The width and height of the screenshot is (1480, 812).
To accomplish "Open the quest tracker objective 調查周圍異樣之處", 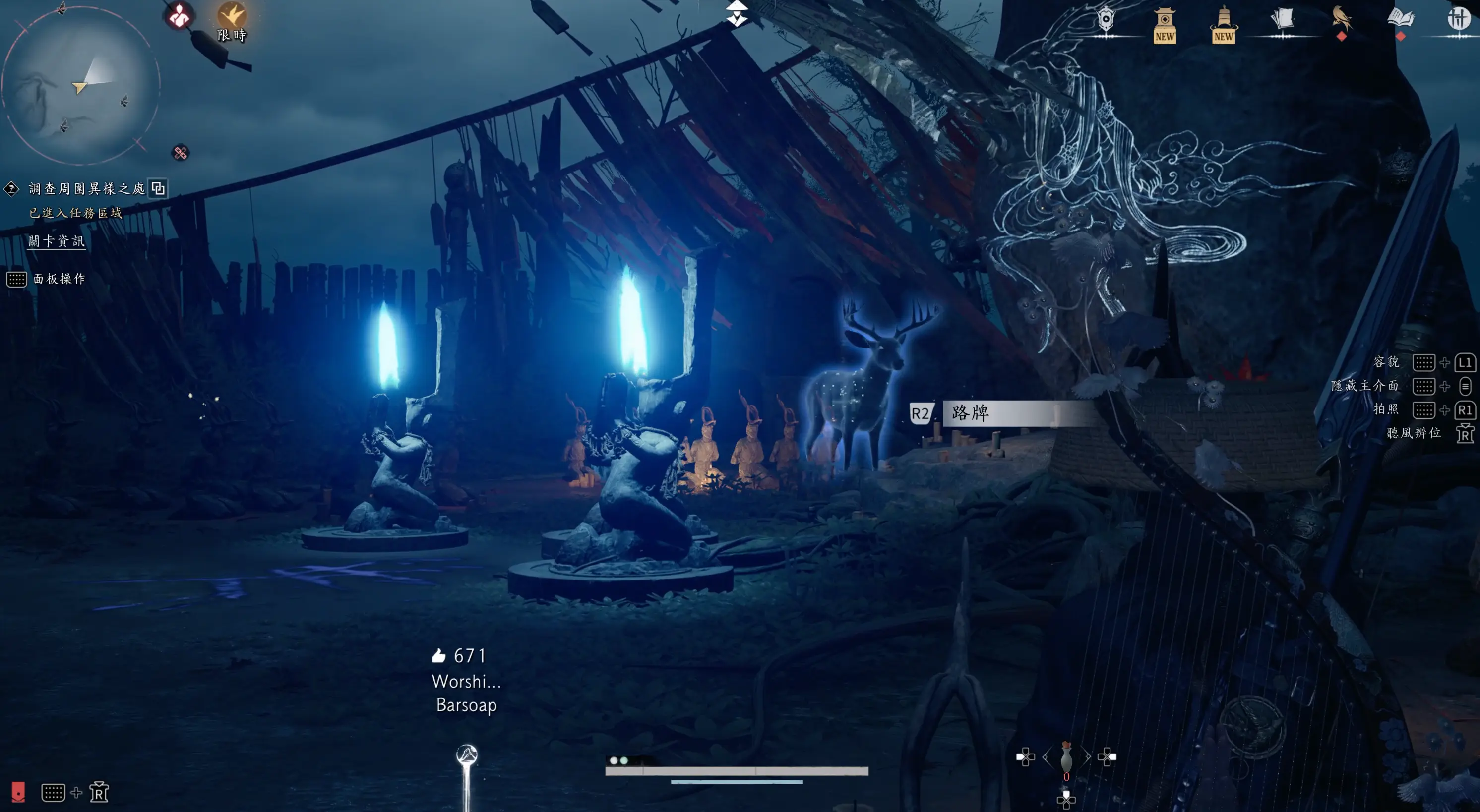I will click(87, 188).
